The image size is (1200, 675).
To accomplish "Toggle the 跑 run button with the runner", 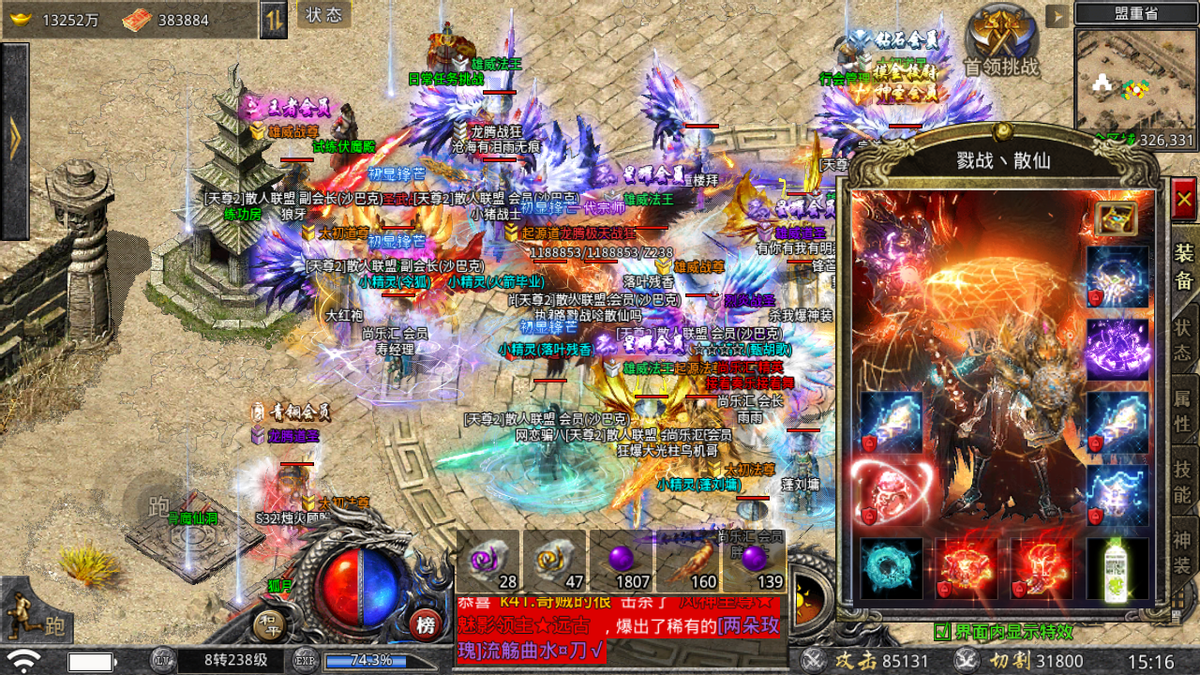I will click(x=34, y=612).
